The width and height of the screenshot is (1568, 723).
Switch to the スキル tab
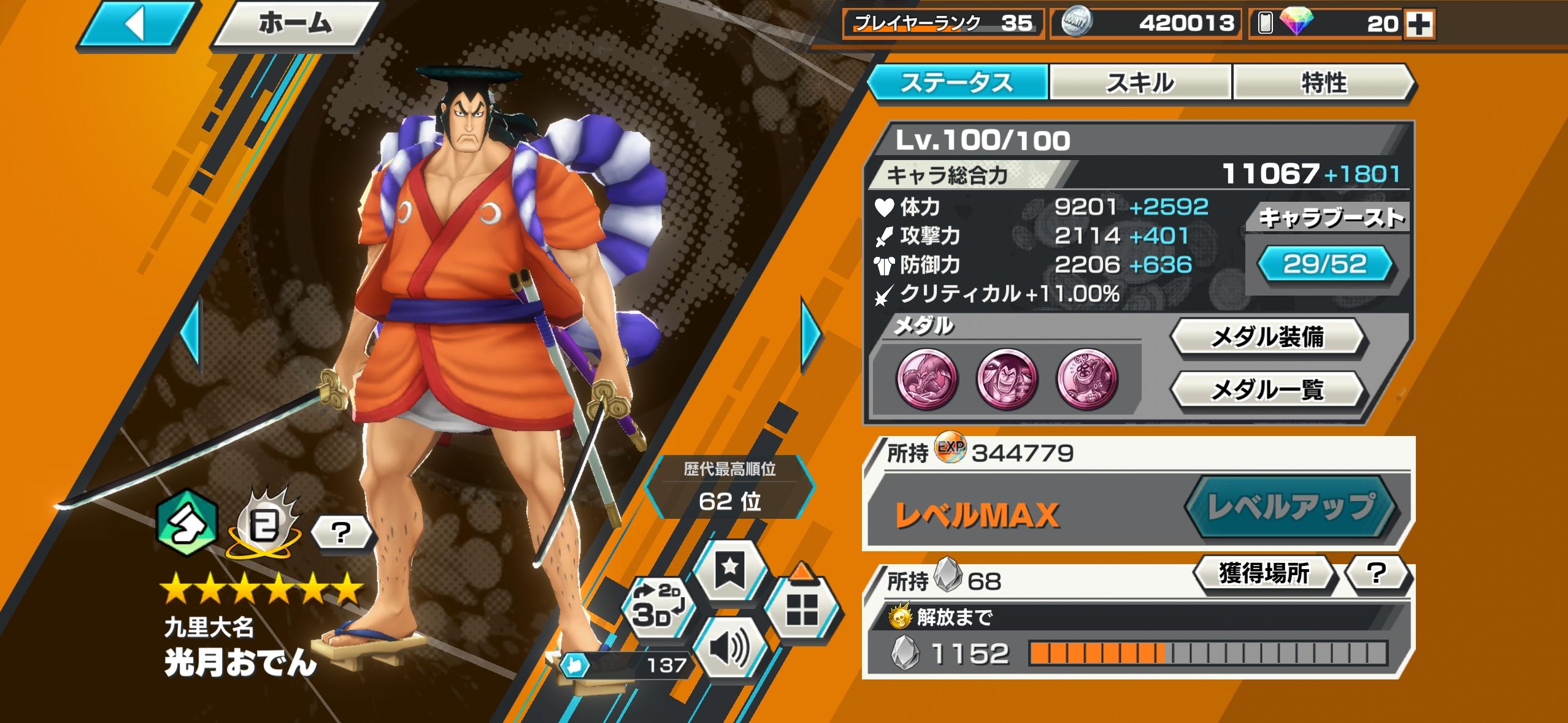1140,83
